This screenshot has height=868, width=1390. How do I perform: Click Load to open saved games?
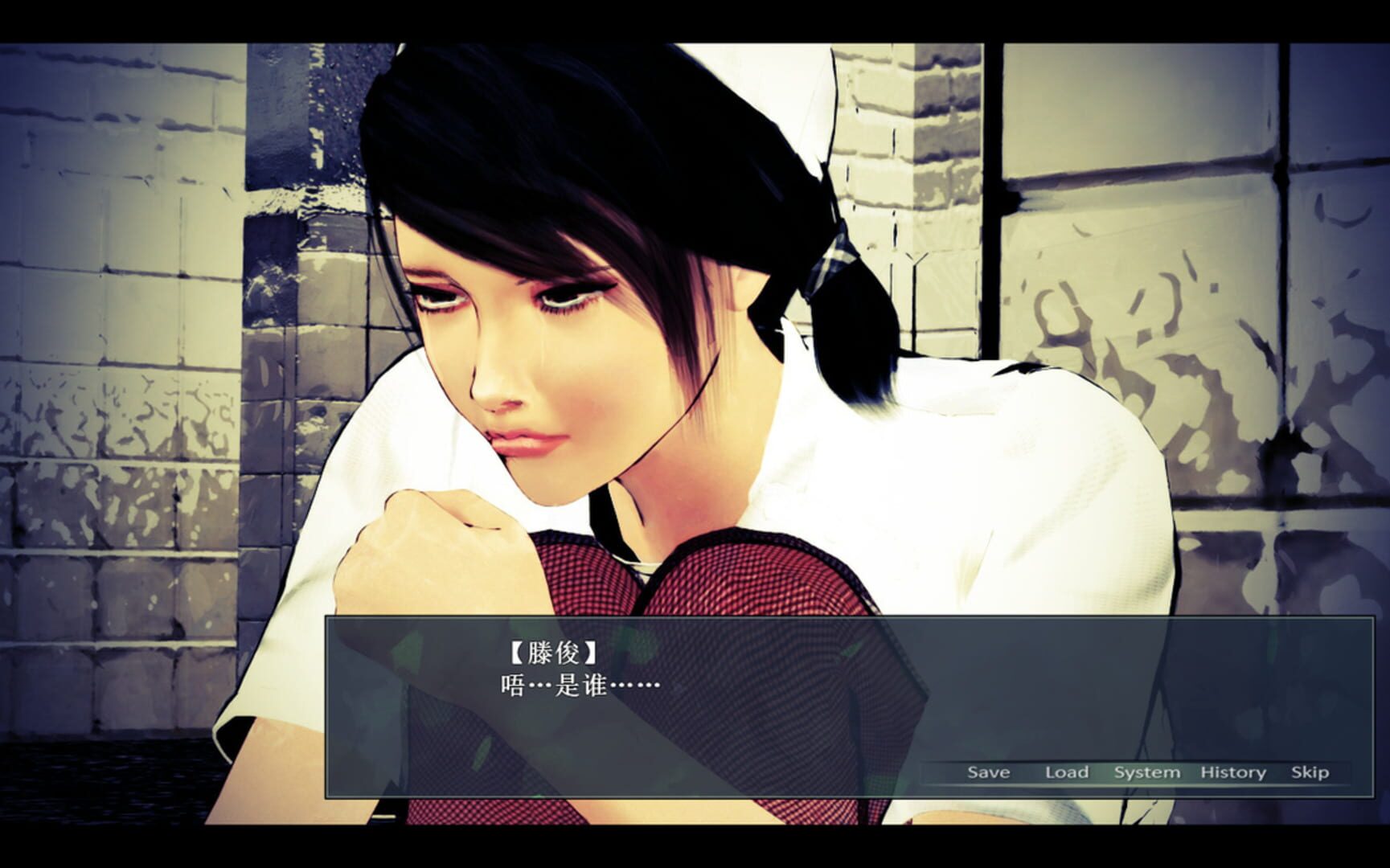pyautogui.click(x=1067, y=772)
